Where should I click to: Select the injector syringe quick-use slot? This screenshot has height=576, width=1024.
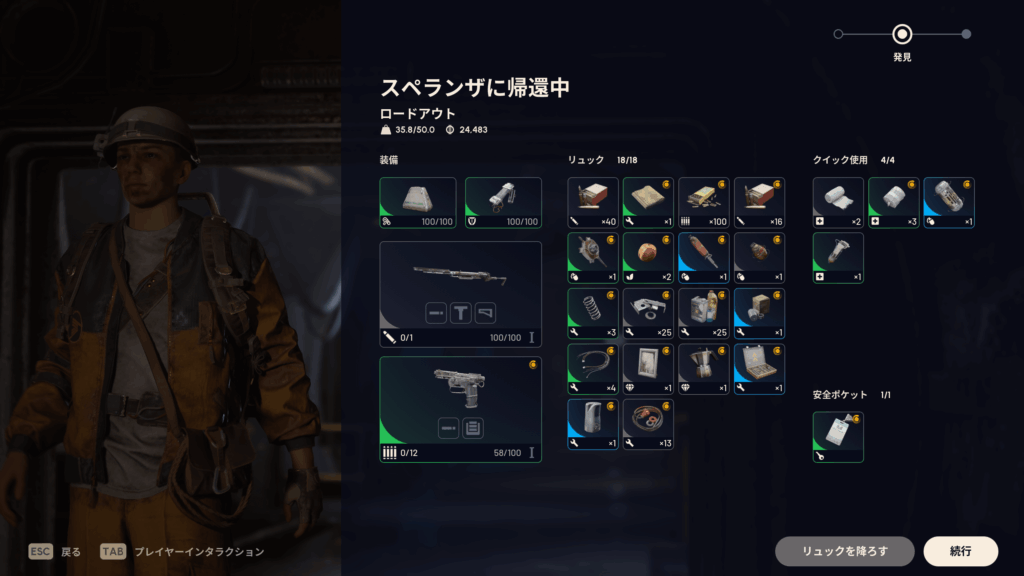[x=838, y=258]
